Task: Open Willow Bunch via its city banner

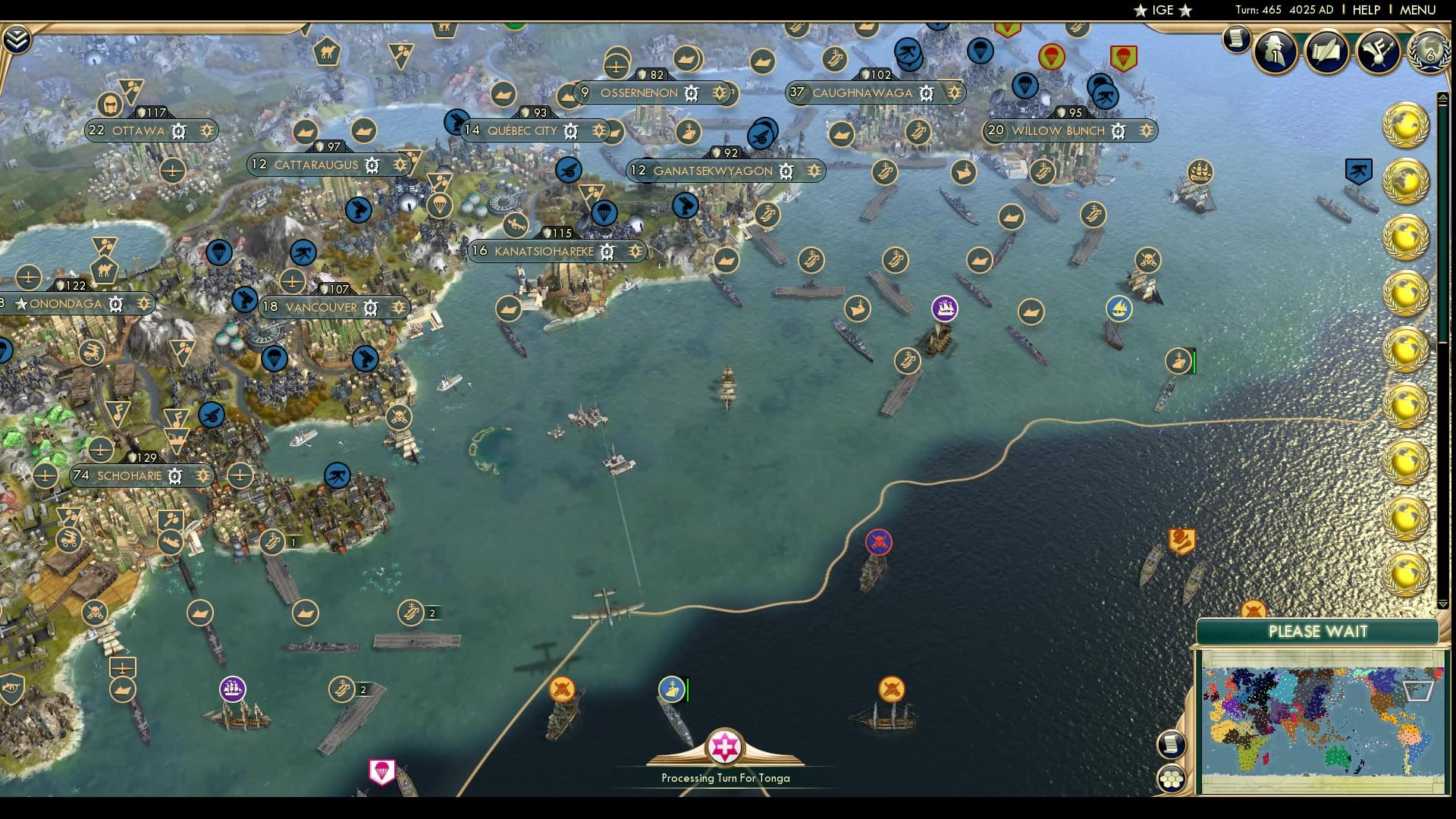Action: click(x=1058, y=130)
